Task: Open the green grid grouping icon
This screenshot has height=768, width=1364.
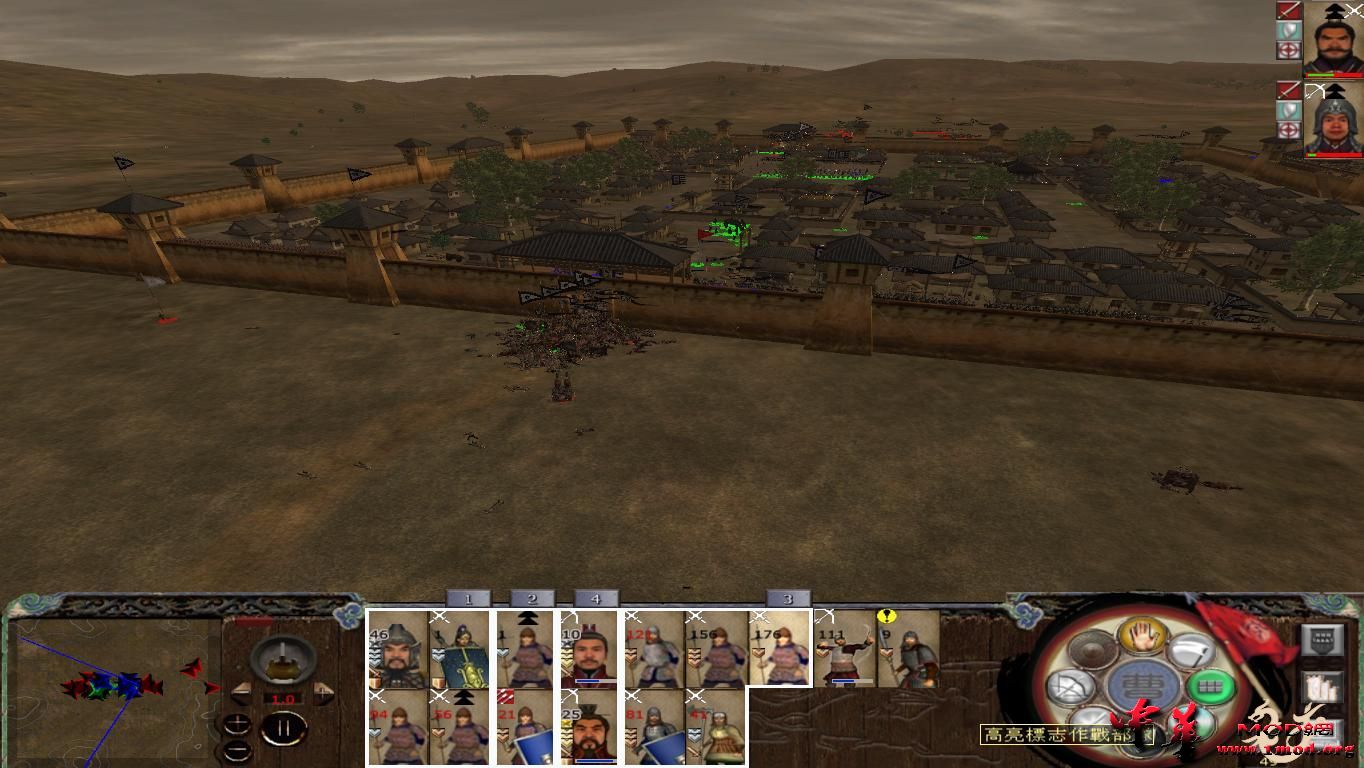Action: [1211, 685]
